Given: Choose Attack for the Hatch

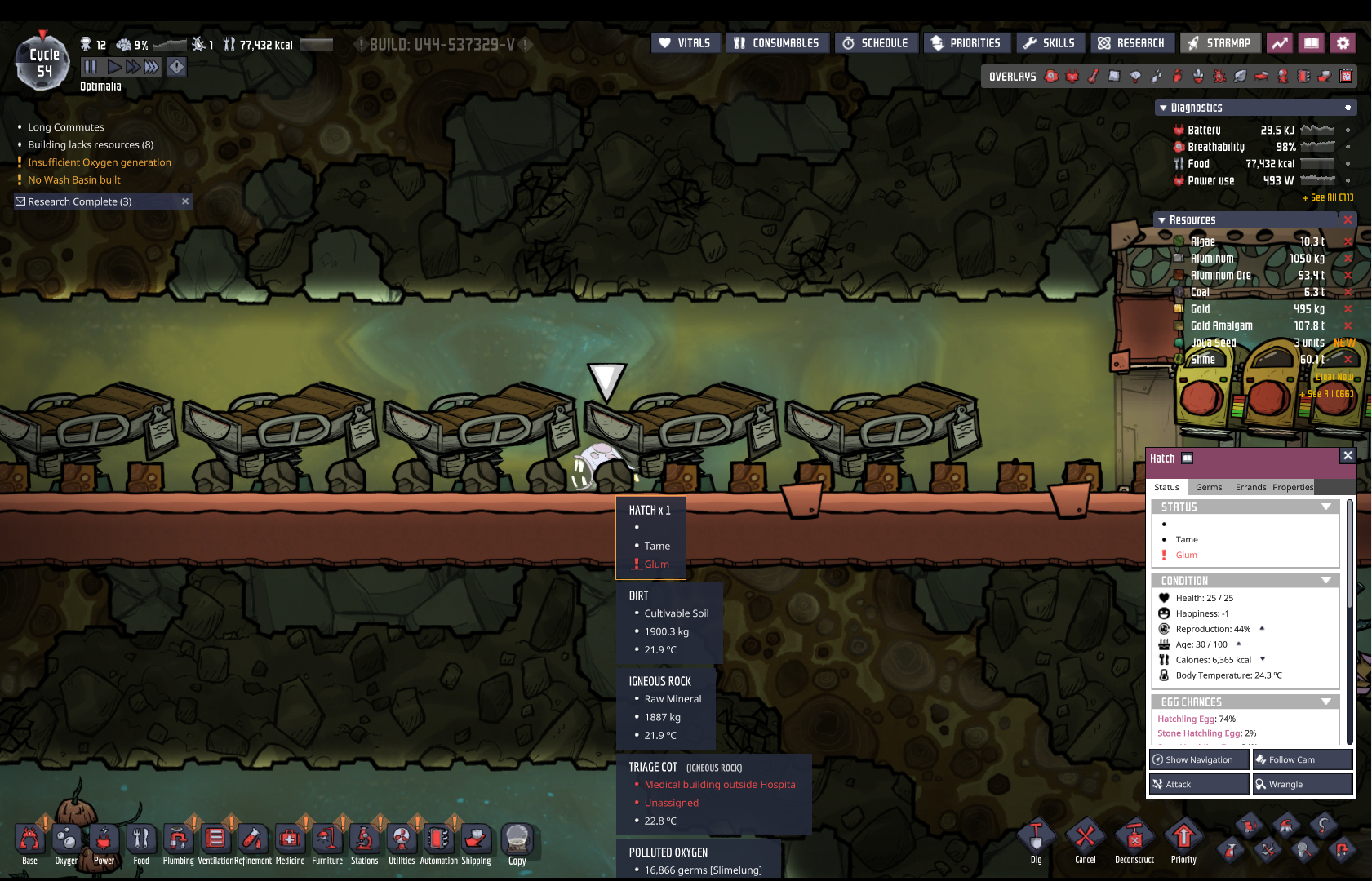Looking at the screenshot, I should coord(1199,784).
